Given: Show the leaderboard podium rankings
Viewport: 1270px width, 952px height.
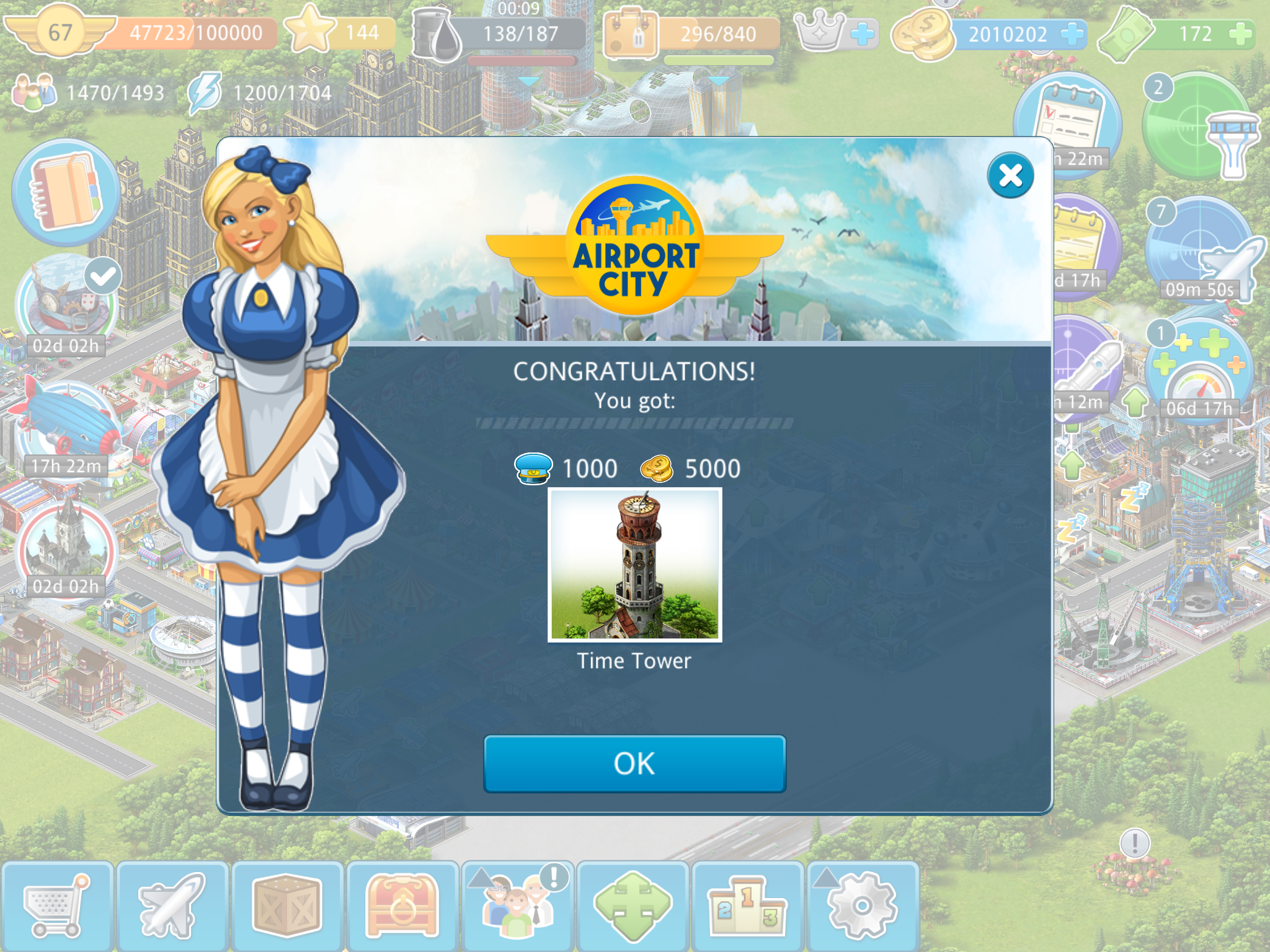Looking at the screenshot, I should (747, 906).
